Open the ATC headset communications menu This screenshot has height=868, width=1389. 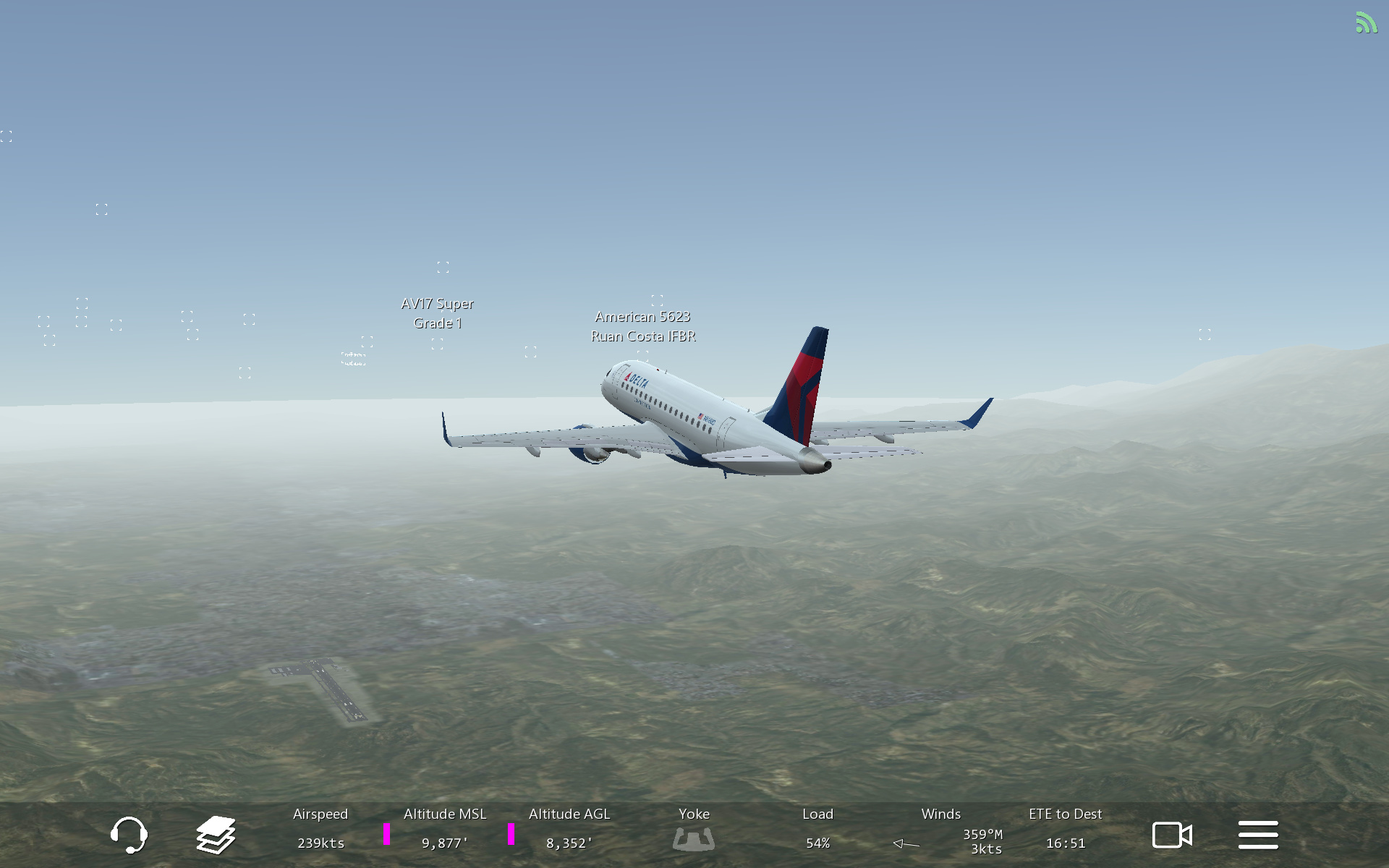click(x=129, y=835)
